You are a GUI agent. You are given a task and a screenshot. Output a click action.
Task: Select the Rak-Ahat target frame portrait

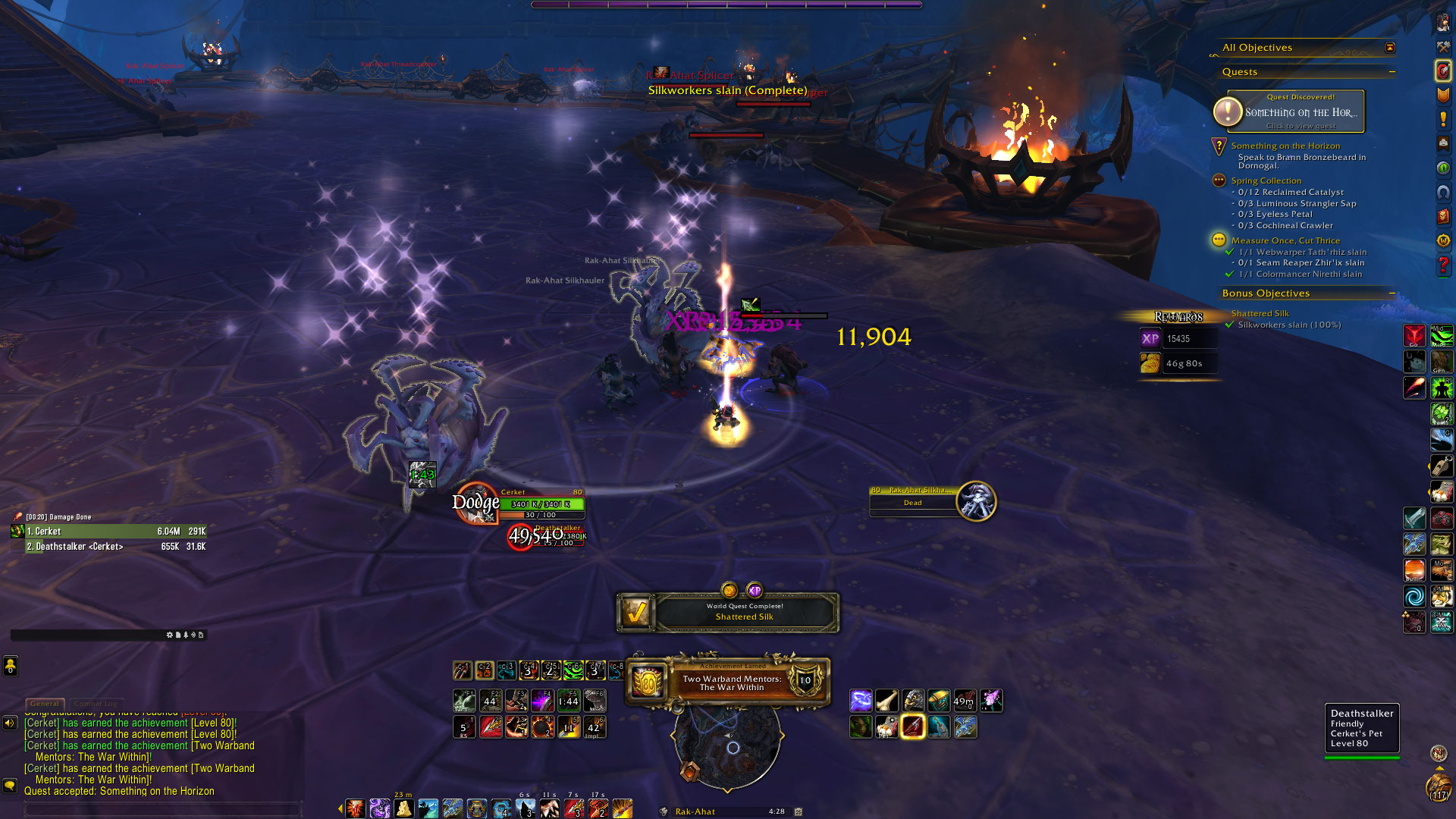(x=976, y=501)
